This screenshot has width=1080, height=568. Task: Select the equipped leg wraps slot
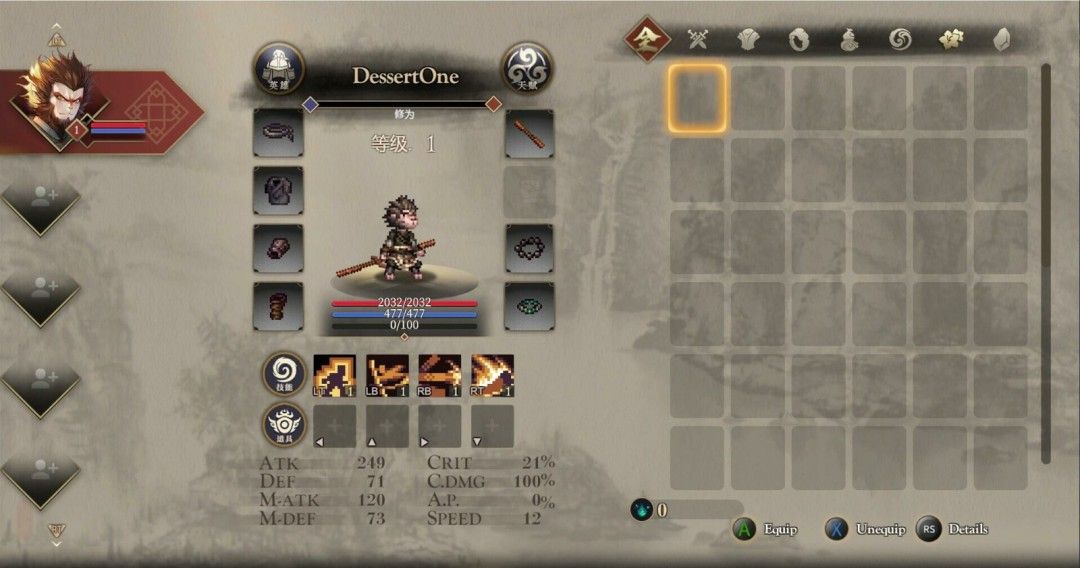[279, 306]
